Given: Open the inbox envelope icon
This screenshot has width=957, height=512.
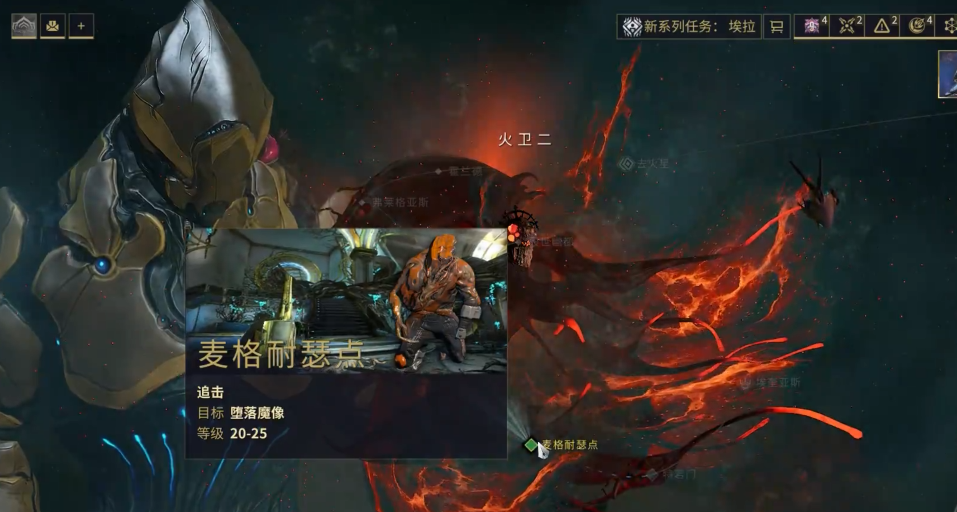Looking at the screenshot, I should tap(53, 26).
